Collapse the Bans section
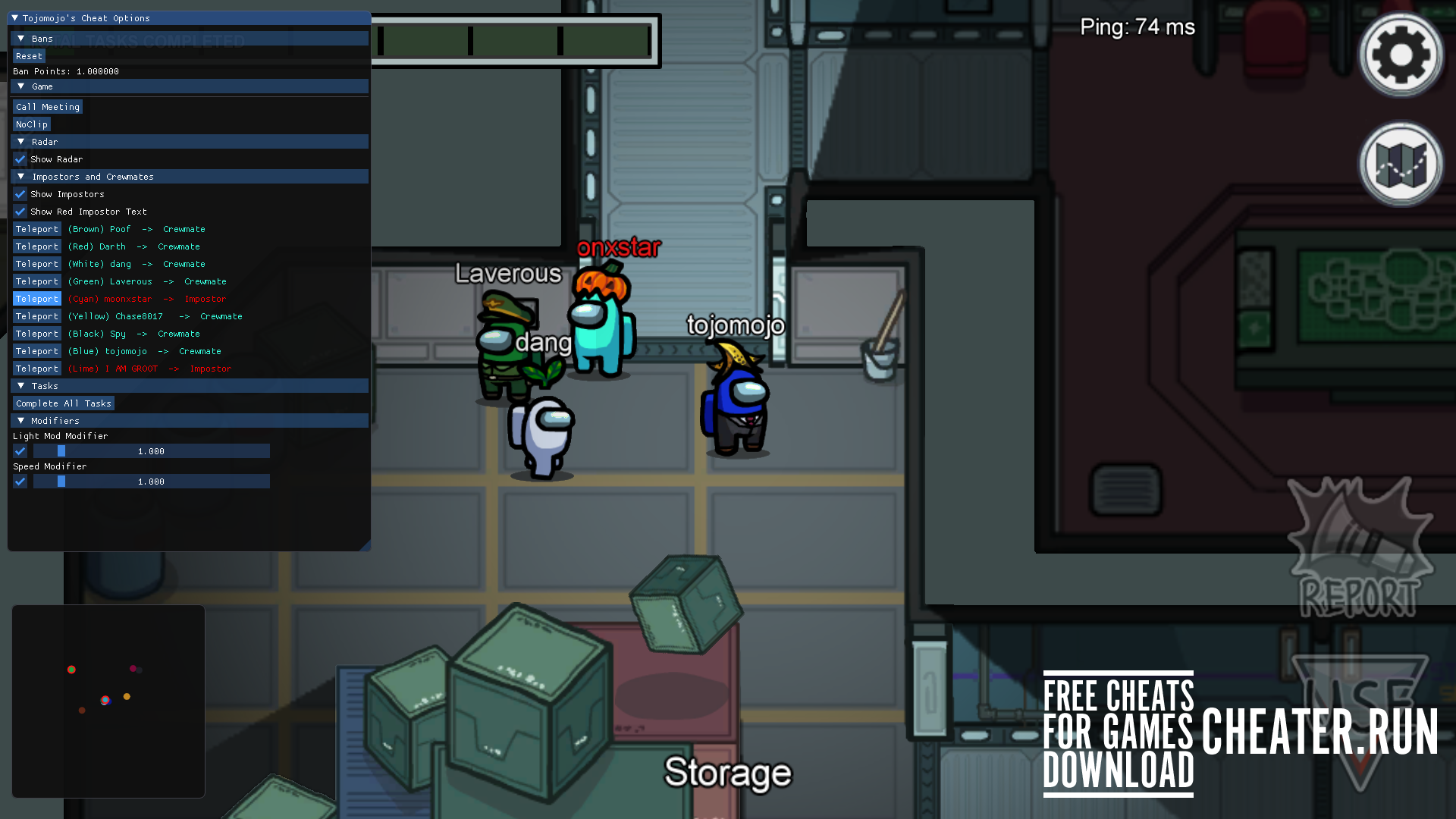1456x819 pixels. tap(20, 38)
